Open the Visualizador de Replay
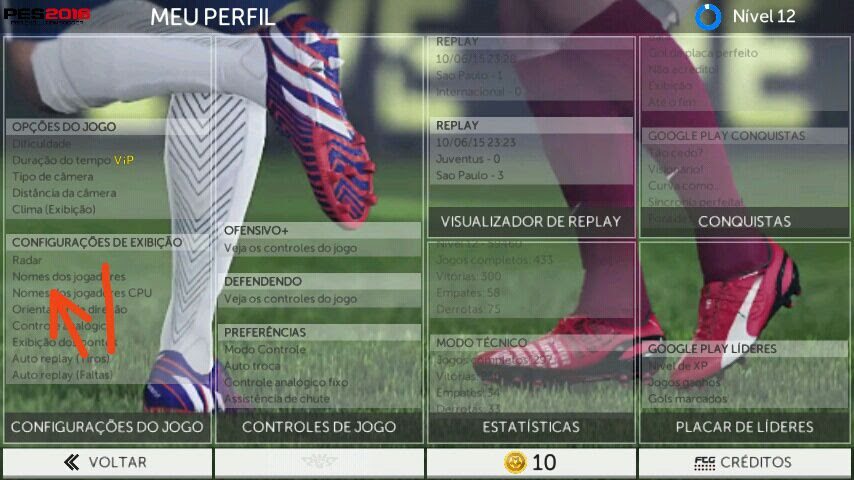This screenshot has width=854, height=480. tap(531, 222)
